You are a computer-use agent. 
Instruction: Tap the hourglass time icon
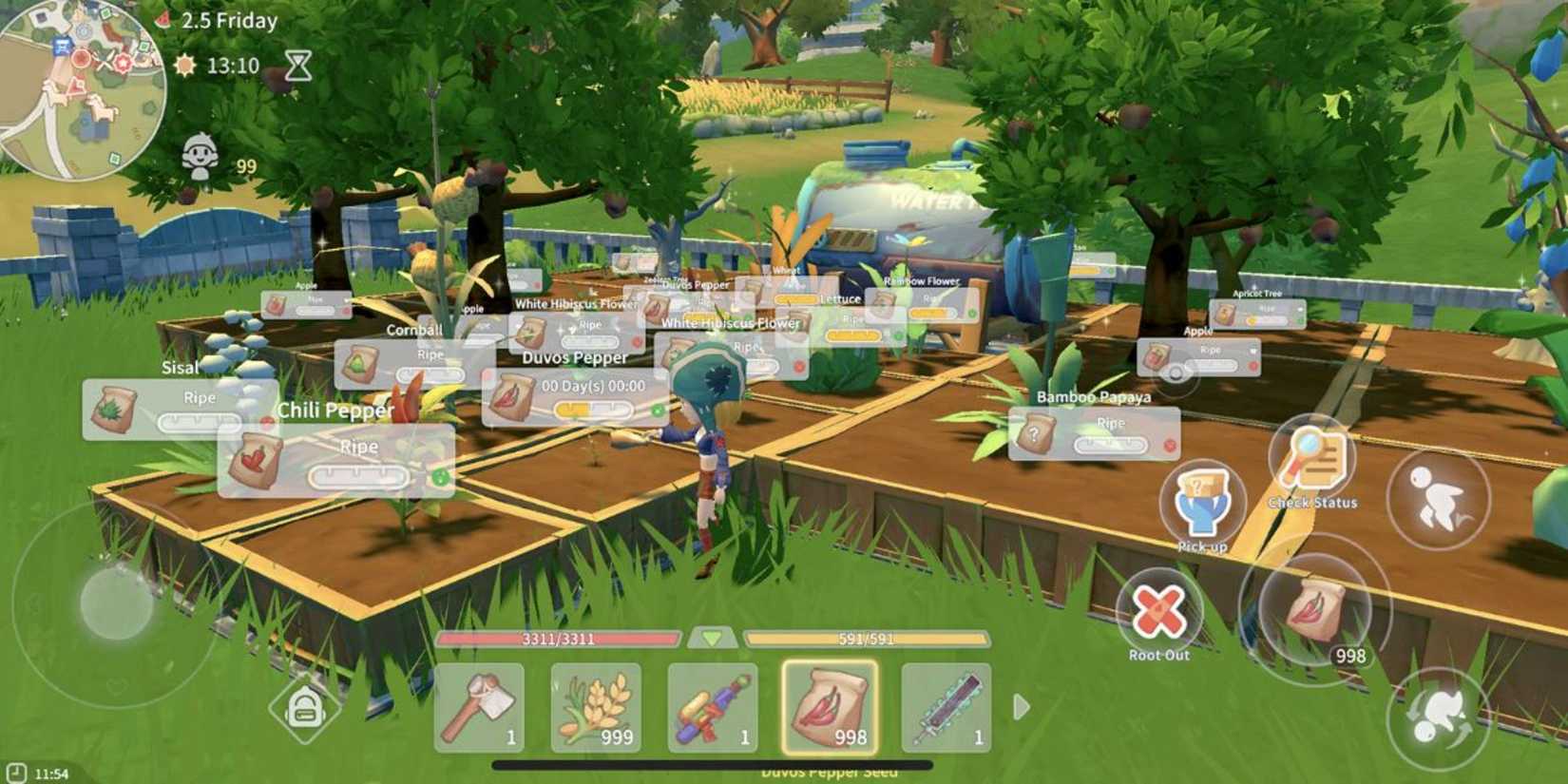(298, 65)
